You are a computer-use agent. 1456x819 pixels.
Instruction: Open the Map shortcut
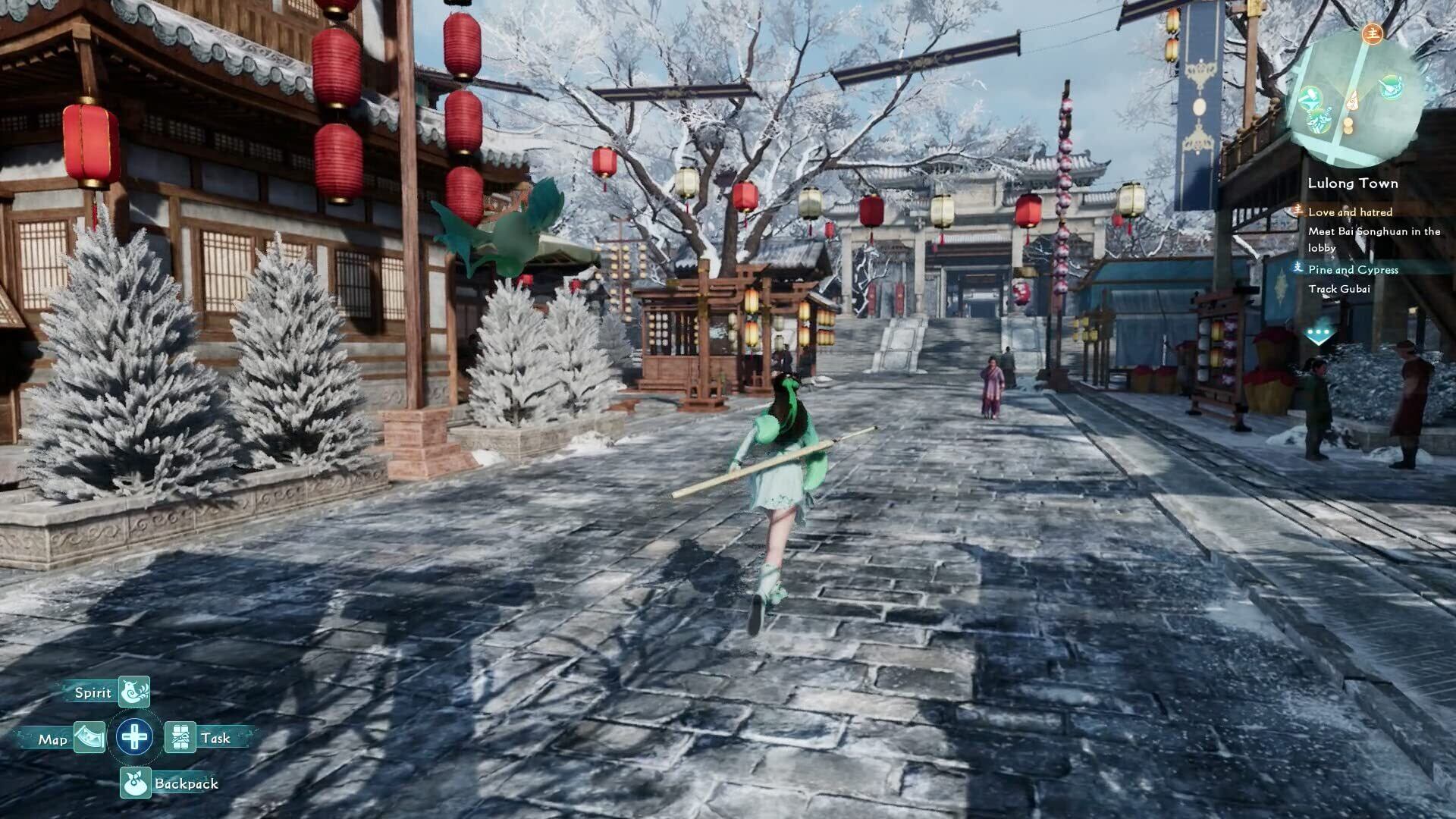(89, 738)
